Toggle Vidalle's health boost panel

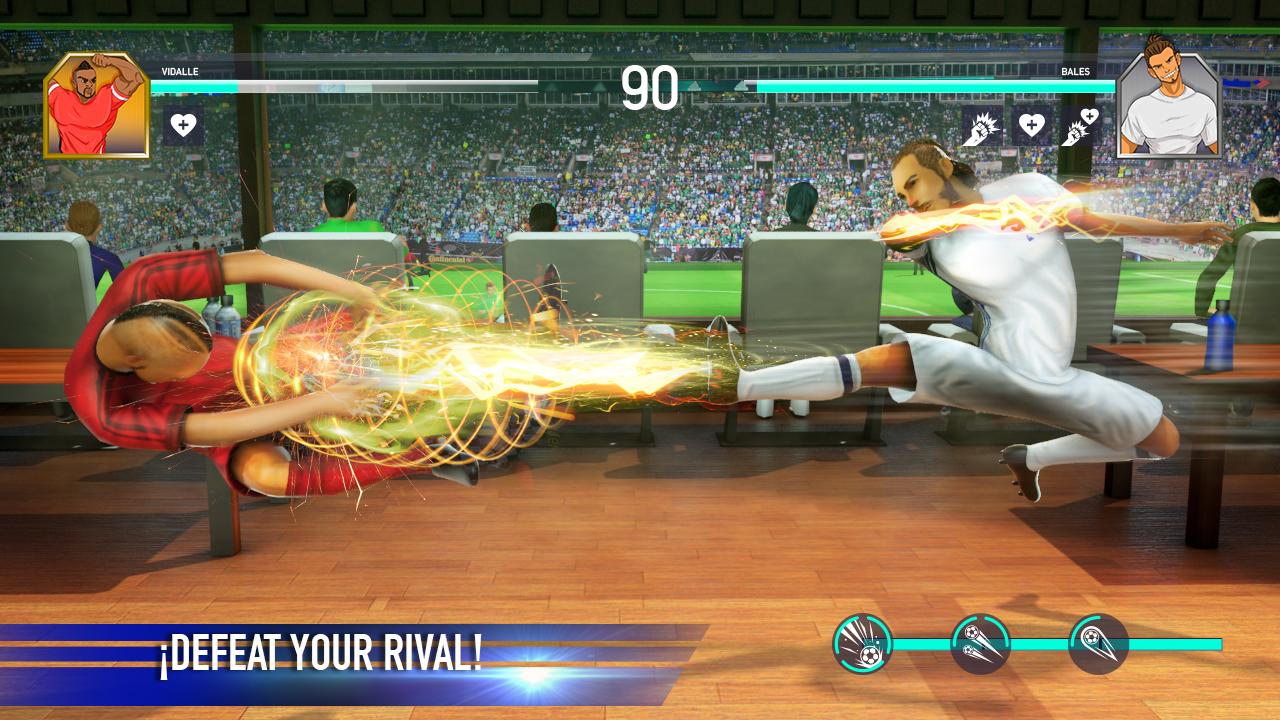point(182,126)
